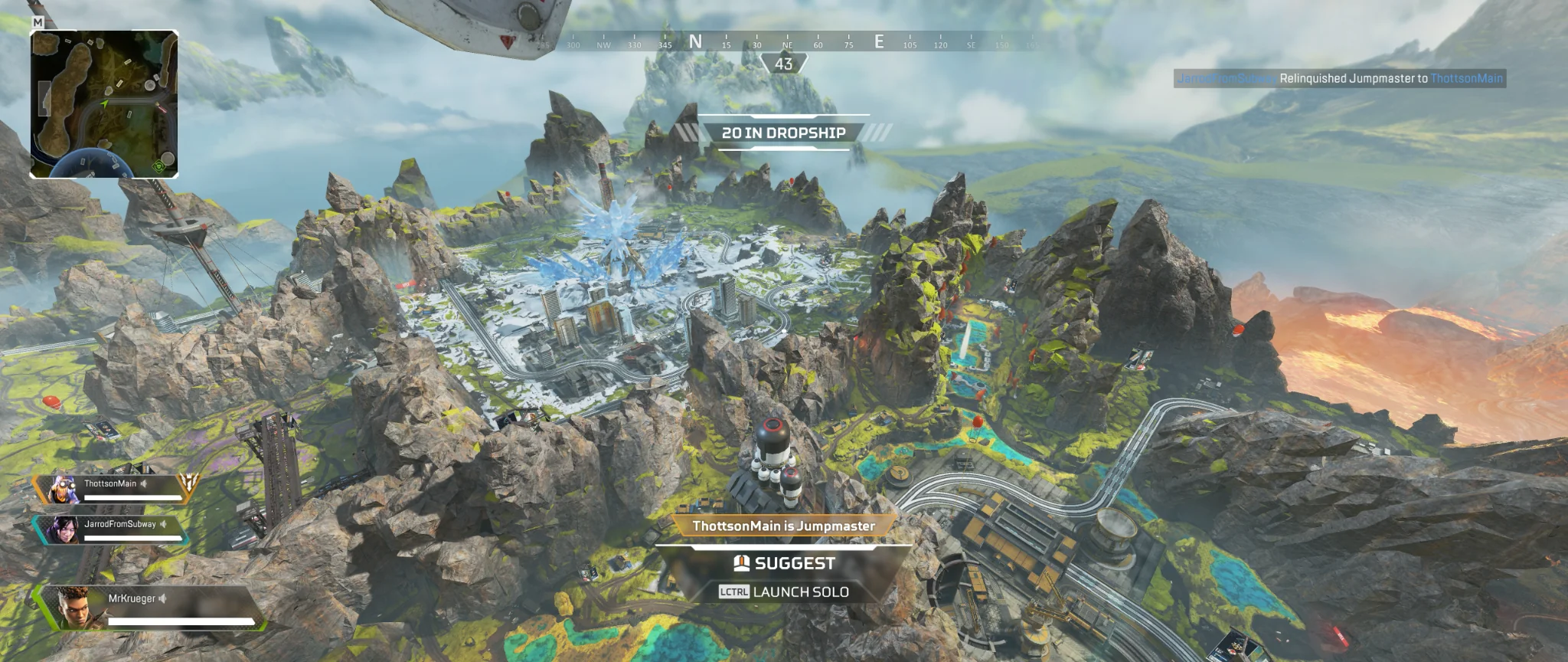Click the JarrodFromSubway name label
The width and height of the screenshot is (1568, 662).
pyautogui.click(x=120, y=524)
